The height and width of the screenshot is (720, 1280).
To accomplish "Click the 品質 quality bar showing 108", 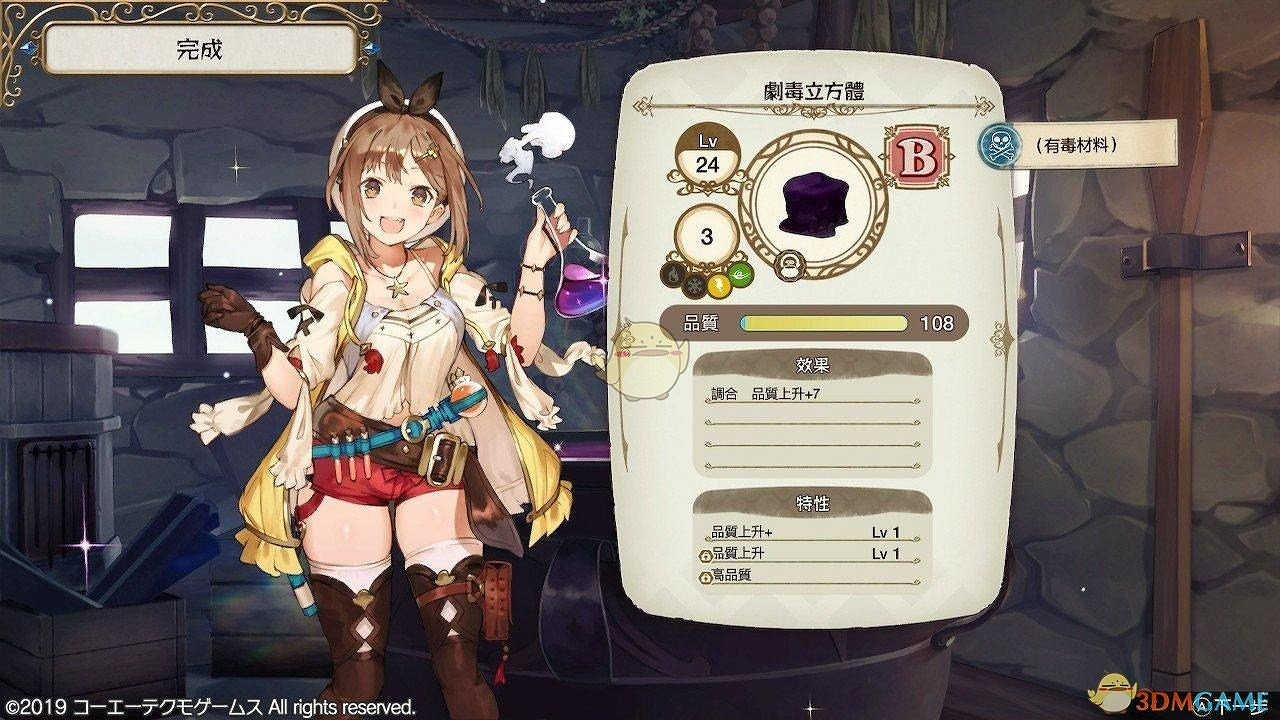I will pos(820,322).
